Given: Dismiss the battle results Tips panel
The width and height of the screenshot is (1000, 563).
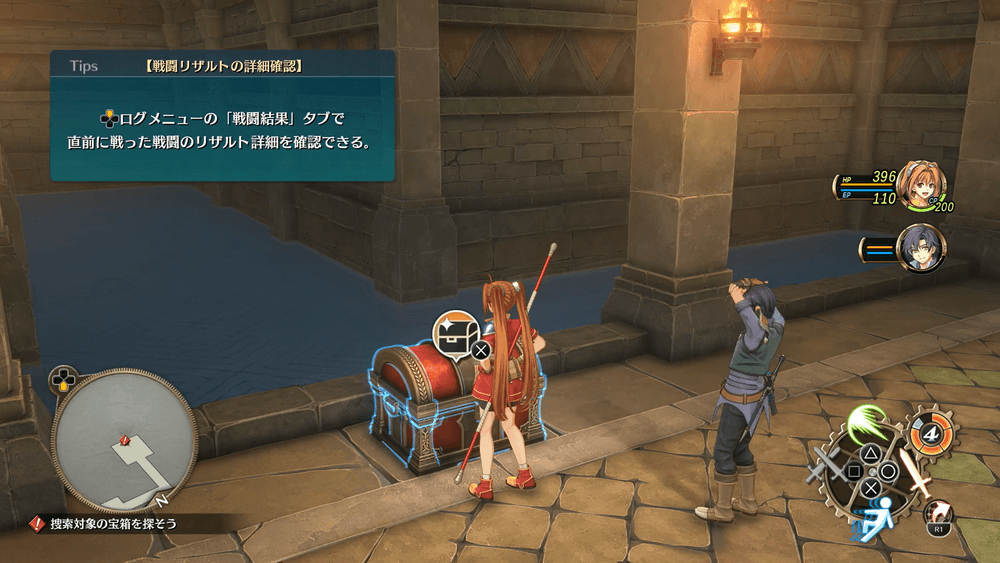Looking at the screenshot, I should (x=223, y=117).
